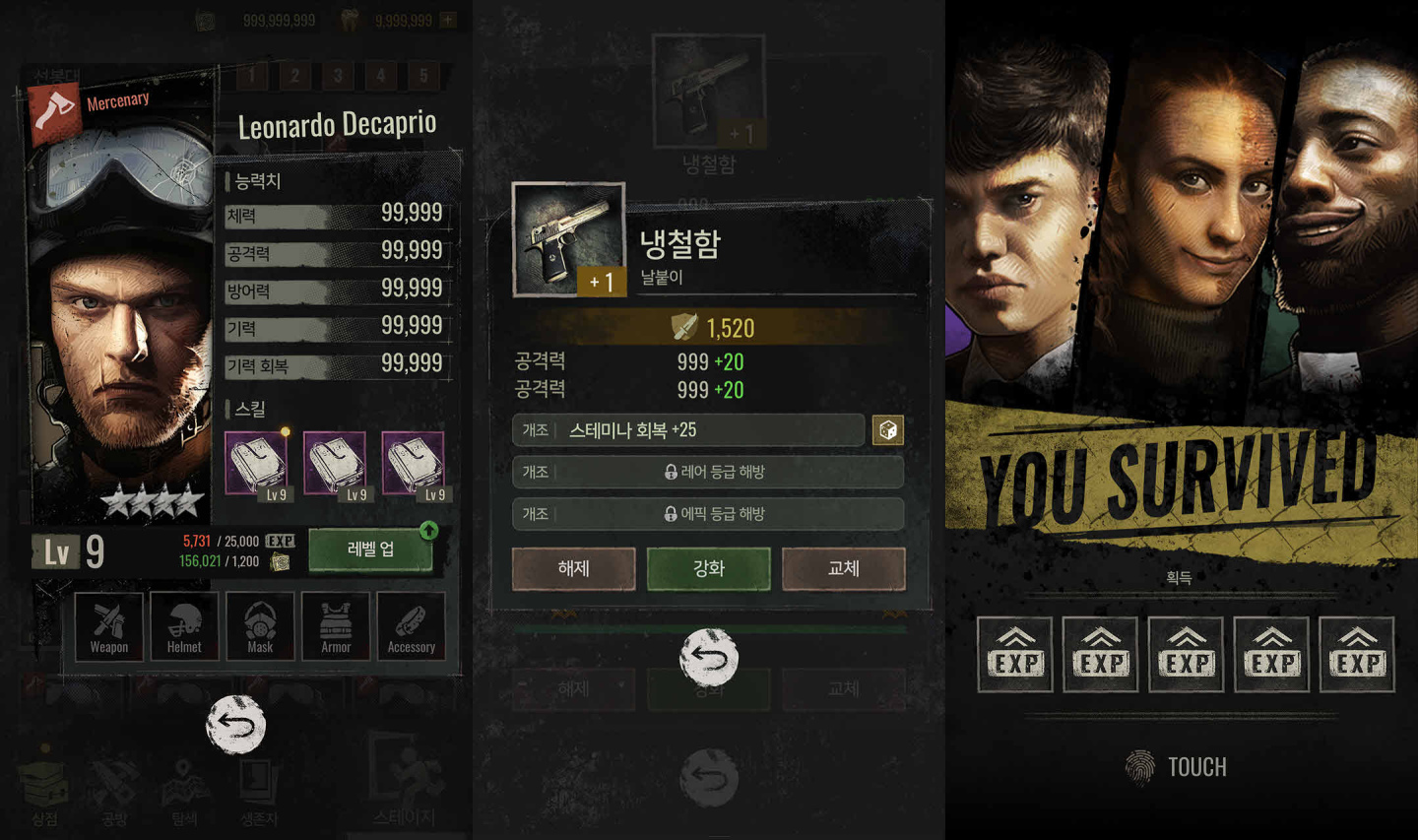Tap the 레벨 업 level-up button
Screen dimensions: 1418x840
(371, 549)
